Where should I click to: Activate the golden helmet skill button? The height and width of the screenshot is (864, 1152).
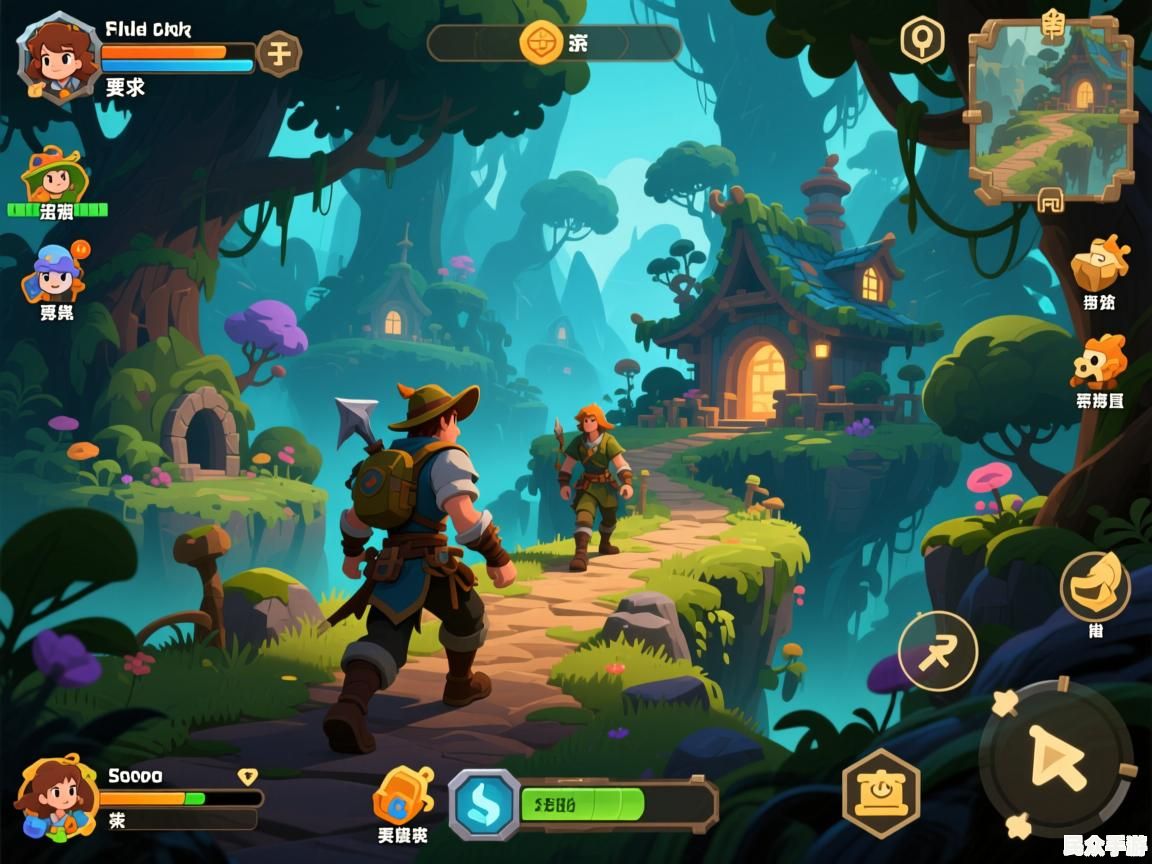(x=1095, y=586)
